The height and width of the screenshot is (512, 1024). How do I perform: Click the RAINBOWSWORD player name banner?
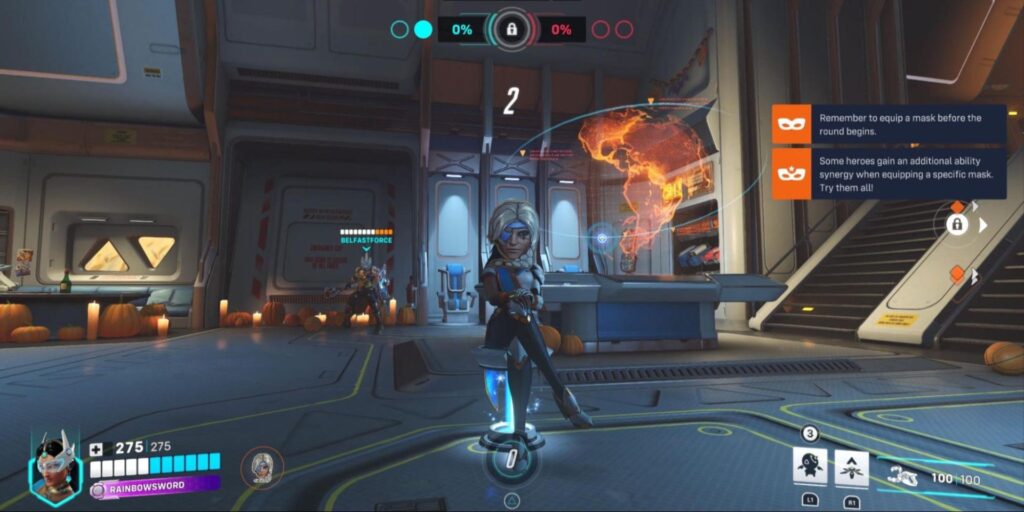[155, 488]
